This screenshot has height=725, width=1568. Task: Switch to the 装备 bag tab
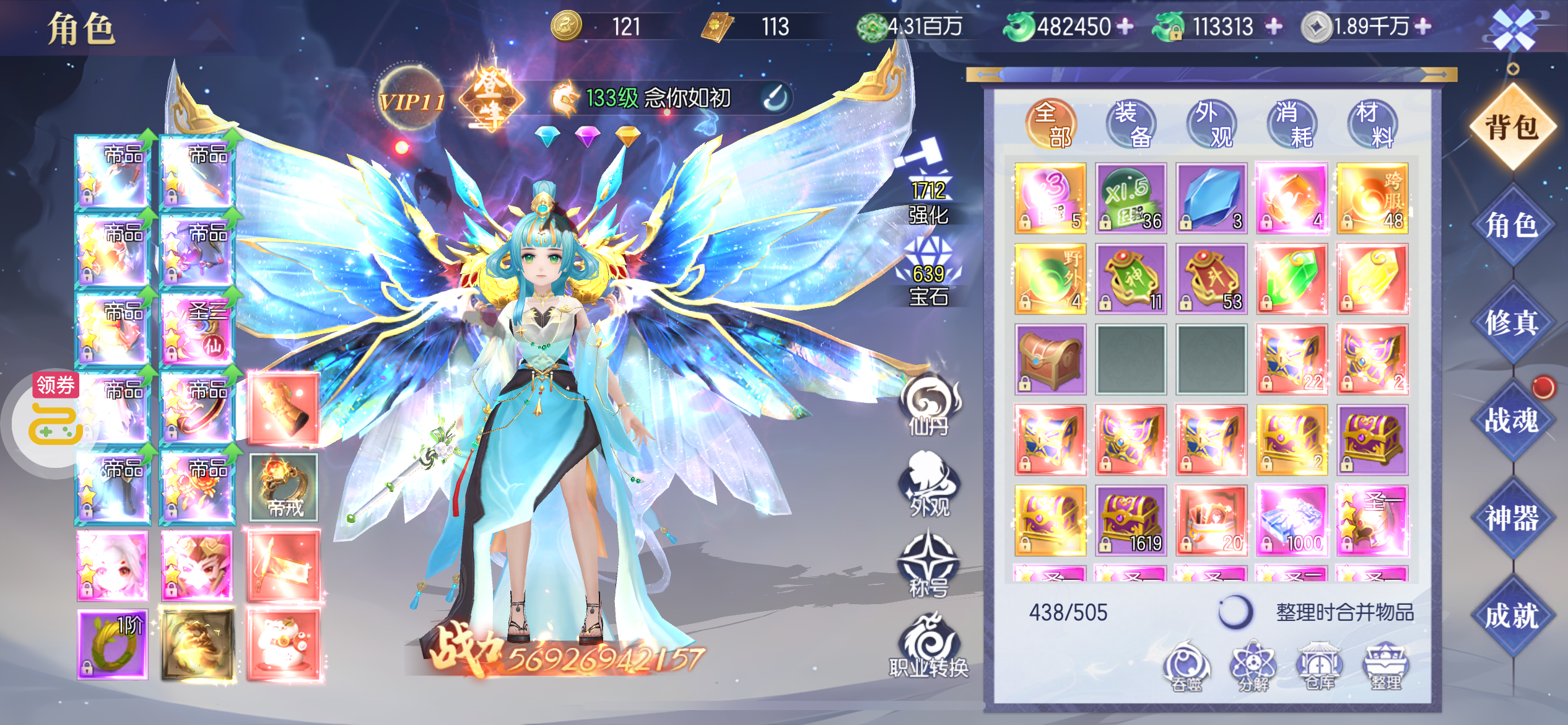point(1131,125)
